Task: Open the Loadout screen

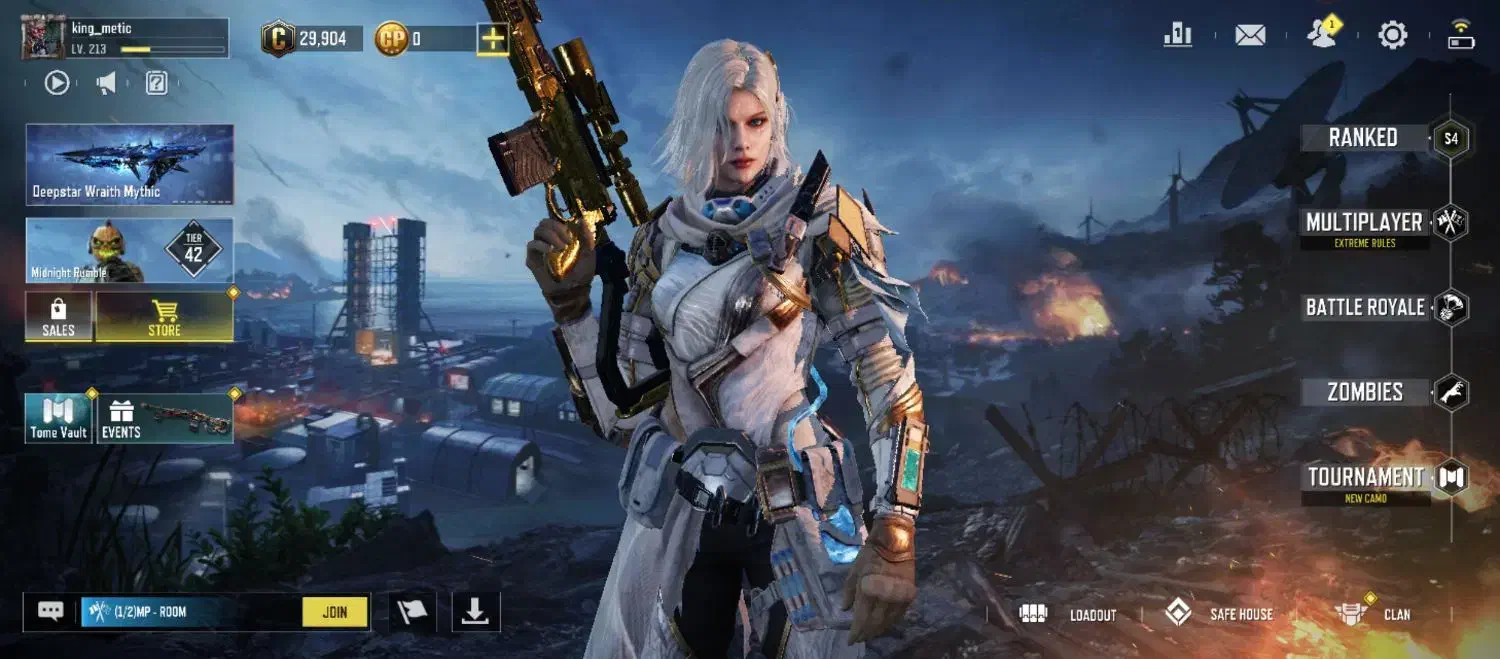Action: tap(1067, 614)
